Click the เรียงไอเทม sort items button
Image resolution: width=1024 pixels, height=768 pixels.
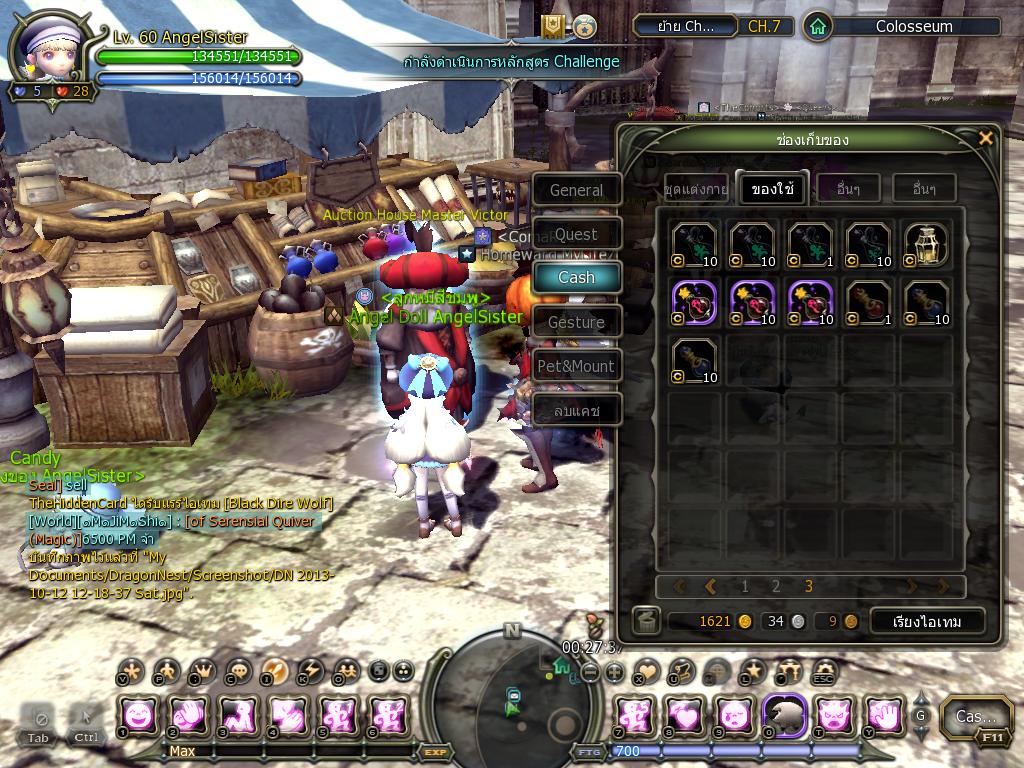[927, 621]
